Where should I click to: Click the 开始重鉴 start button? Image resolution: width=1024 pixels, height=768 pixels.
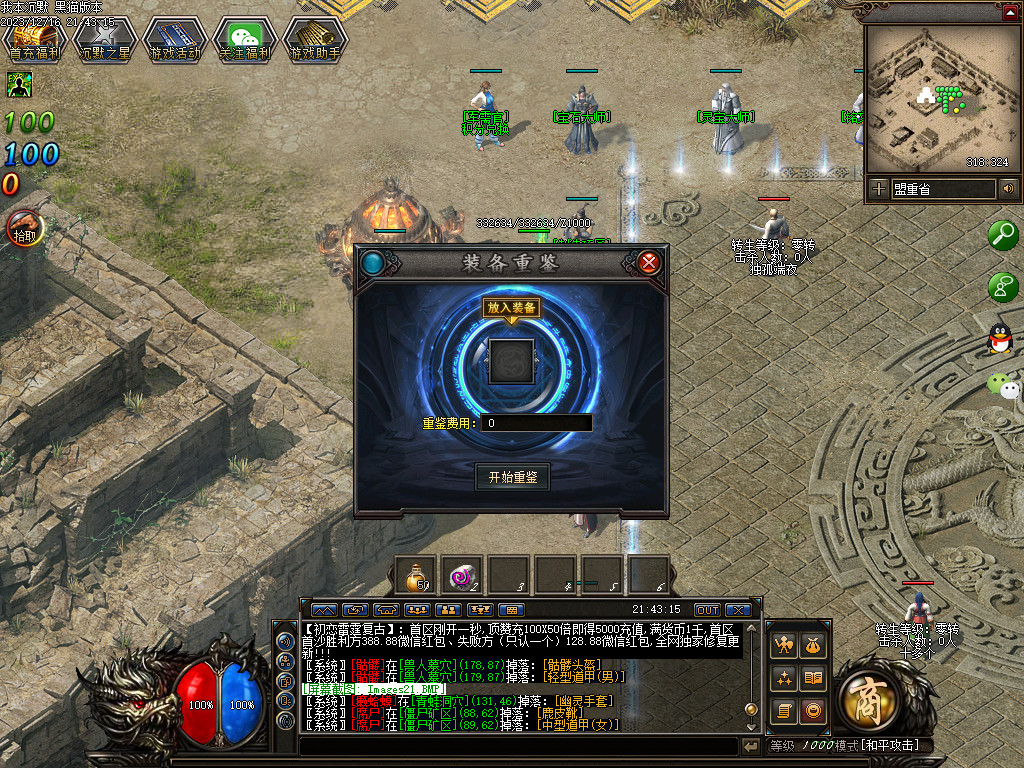[512, 477]
